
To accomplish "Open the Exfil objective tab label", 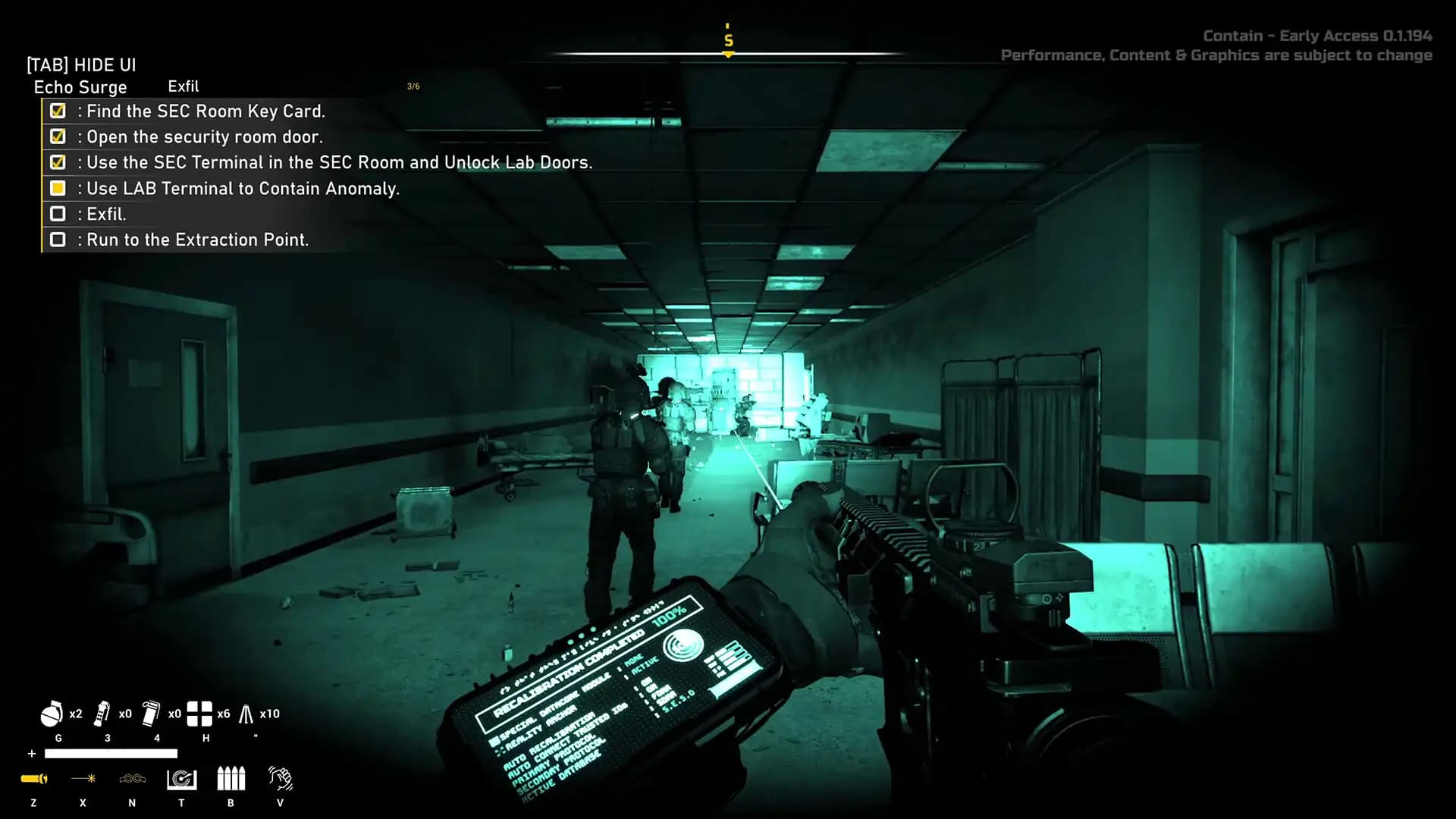I will pyautogui.click(x=184, y=86).
